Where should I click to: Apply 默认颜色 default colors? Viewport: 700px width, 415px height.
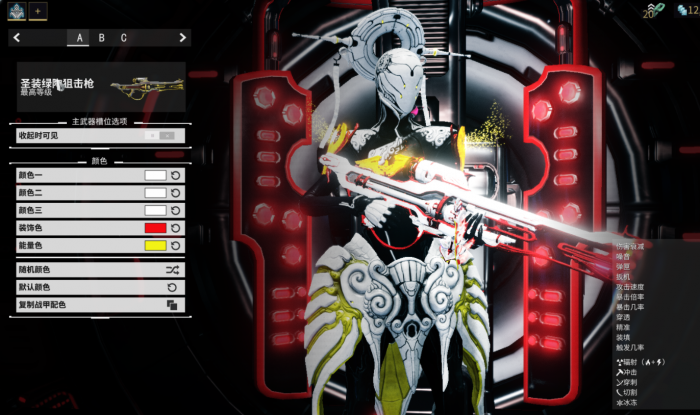coord(98,287)
